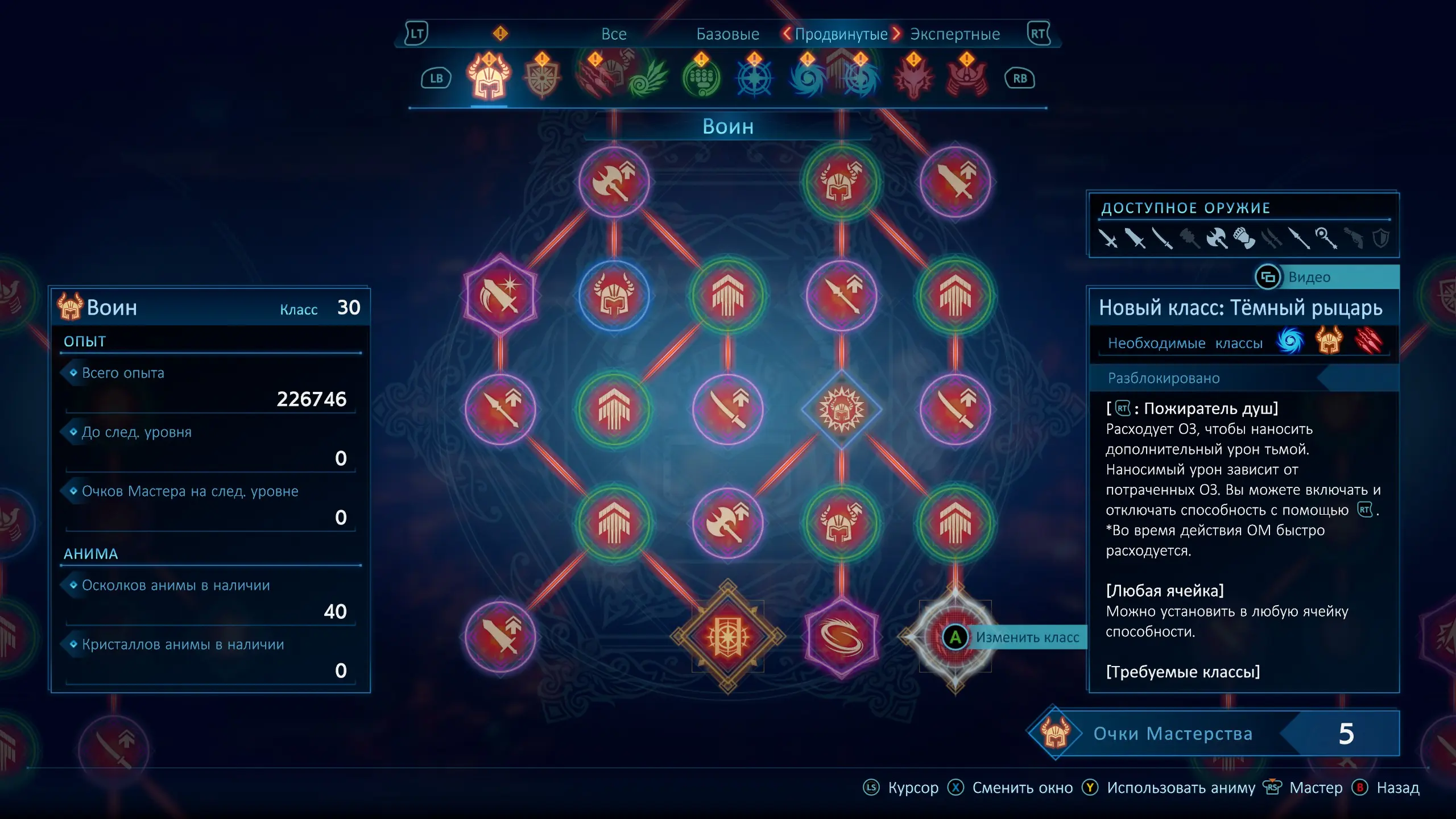This screenshot has height=819, width=1456.
Task: Select the hexagonal swirl slash skill node
Action: (x=841, y=636)
